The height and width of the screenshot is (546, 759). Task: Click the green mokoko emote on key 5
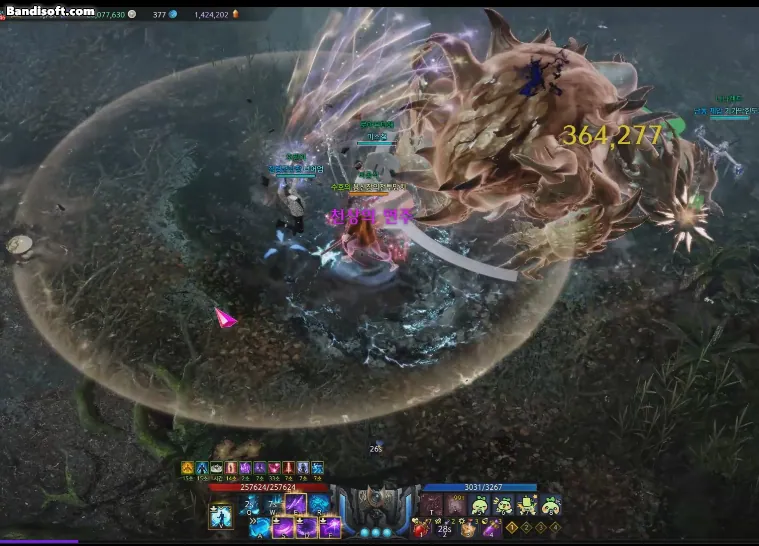point(479,506)
